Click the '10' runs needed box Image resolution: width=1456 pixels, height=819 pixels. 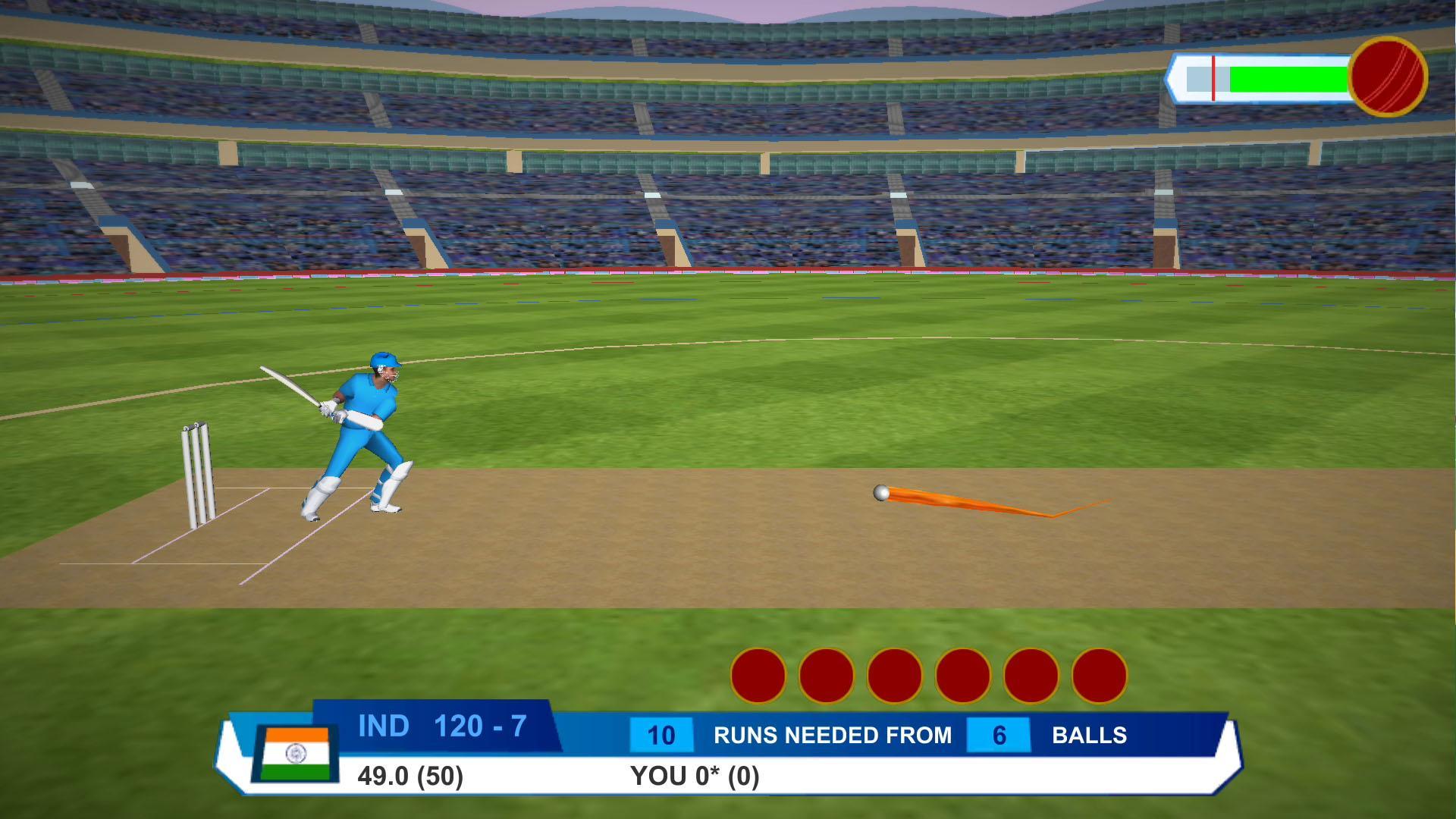point(661,734)
